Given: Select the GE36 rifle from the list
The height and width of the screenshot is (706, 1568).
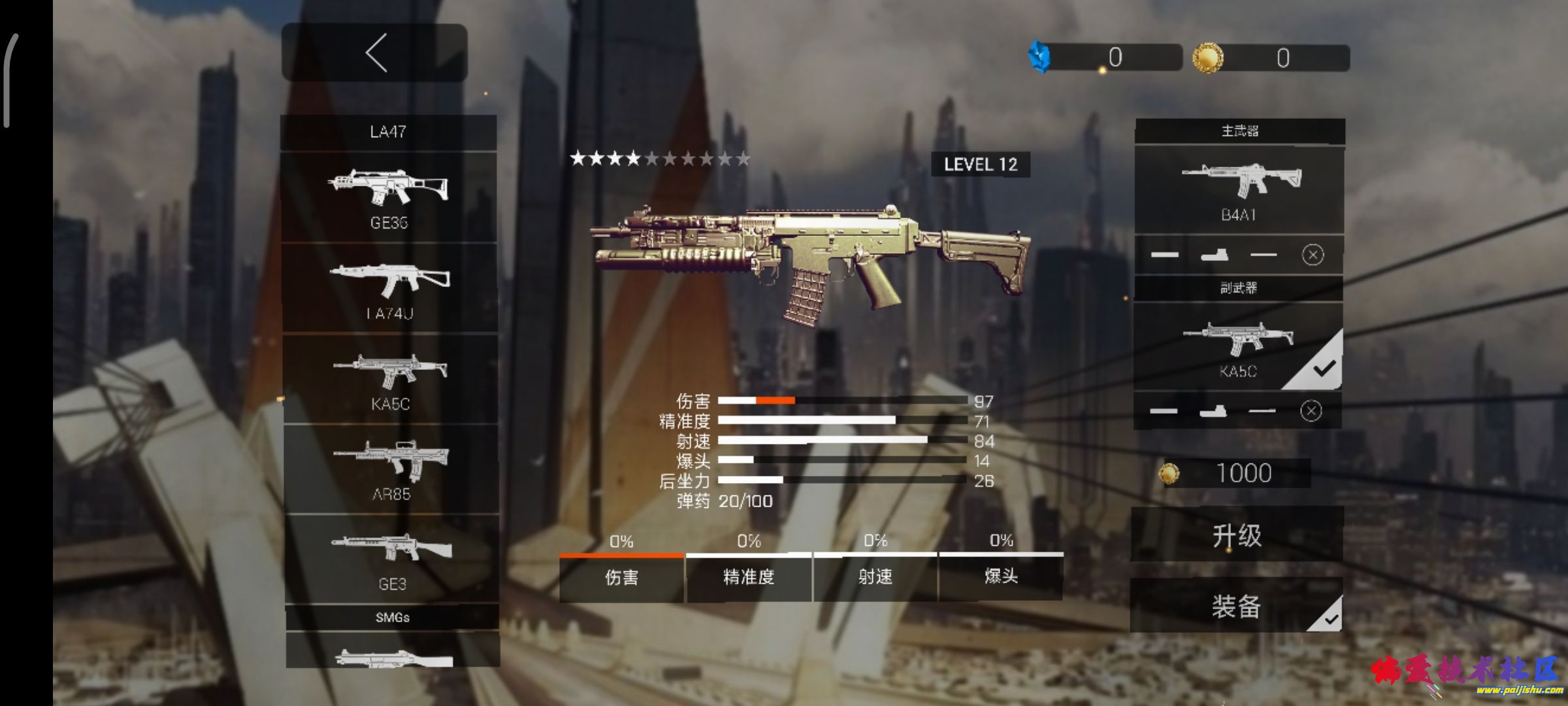Looking at the screenshot, I should (x=389, y=197).
